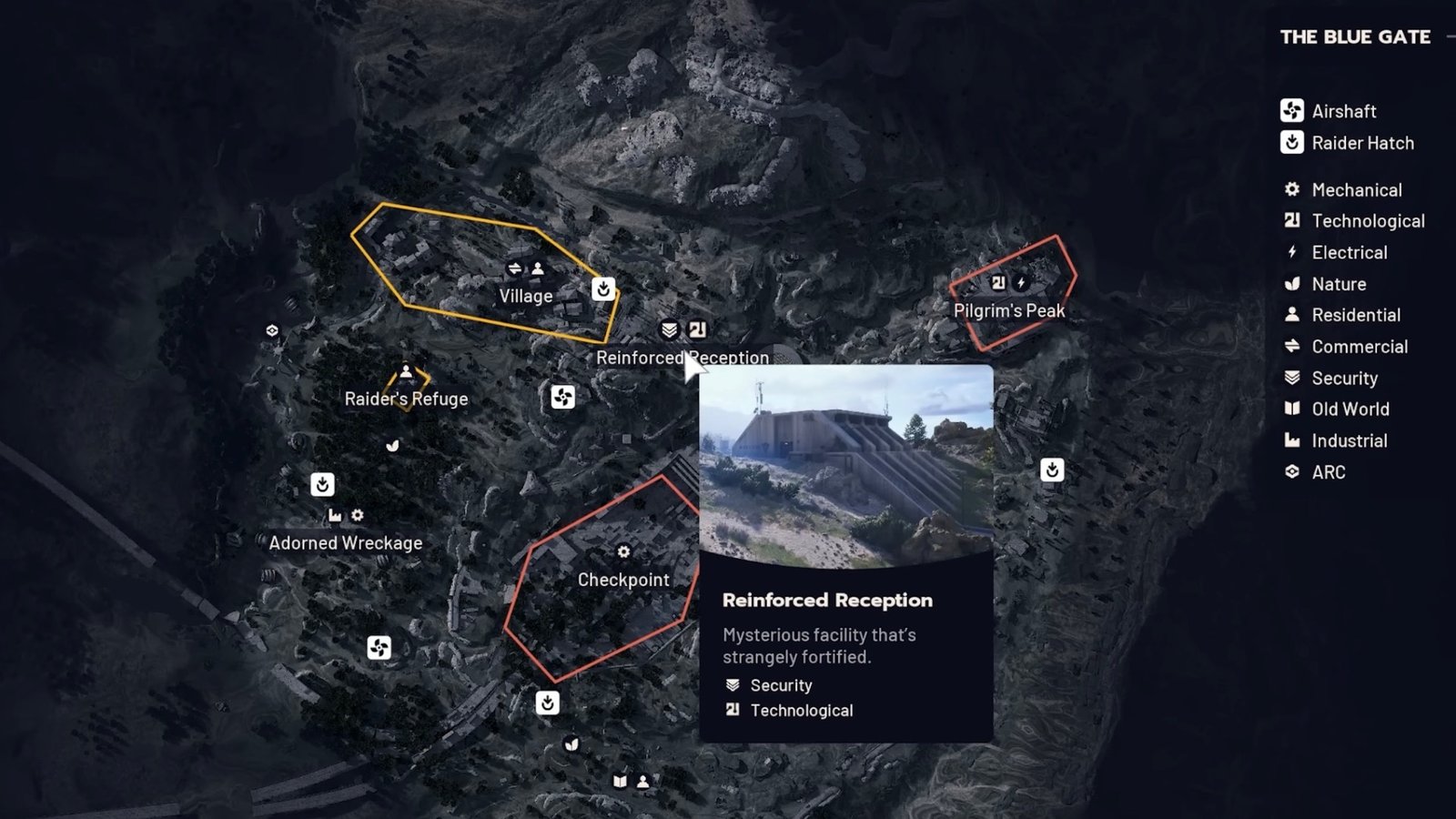Click the Adorned Wreckage label
The image size is (1456, 819).
point(346,542)
